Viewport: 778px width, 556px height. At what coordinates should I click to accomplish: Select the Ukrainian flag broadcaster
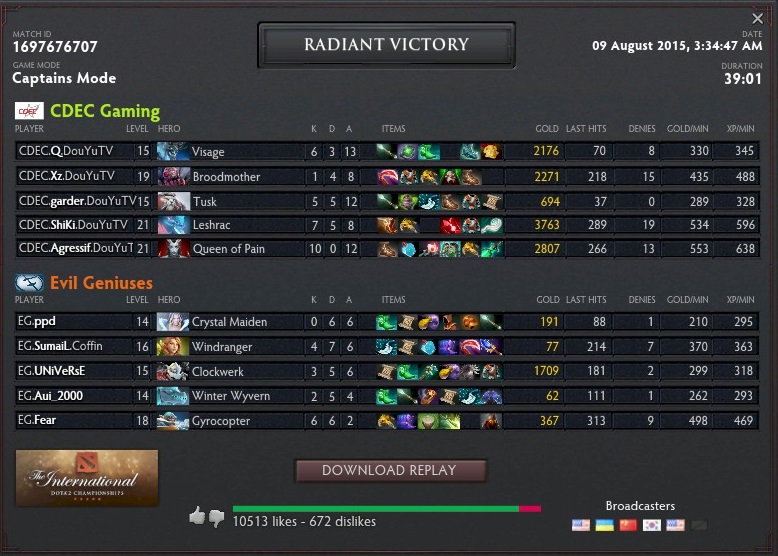[x=604, y=525]
